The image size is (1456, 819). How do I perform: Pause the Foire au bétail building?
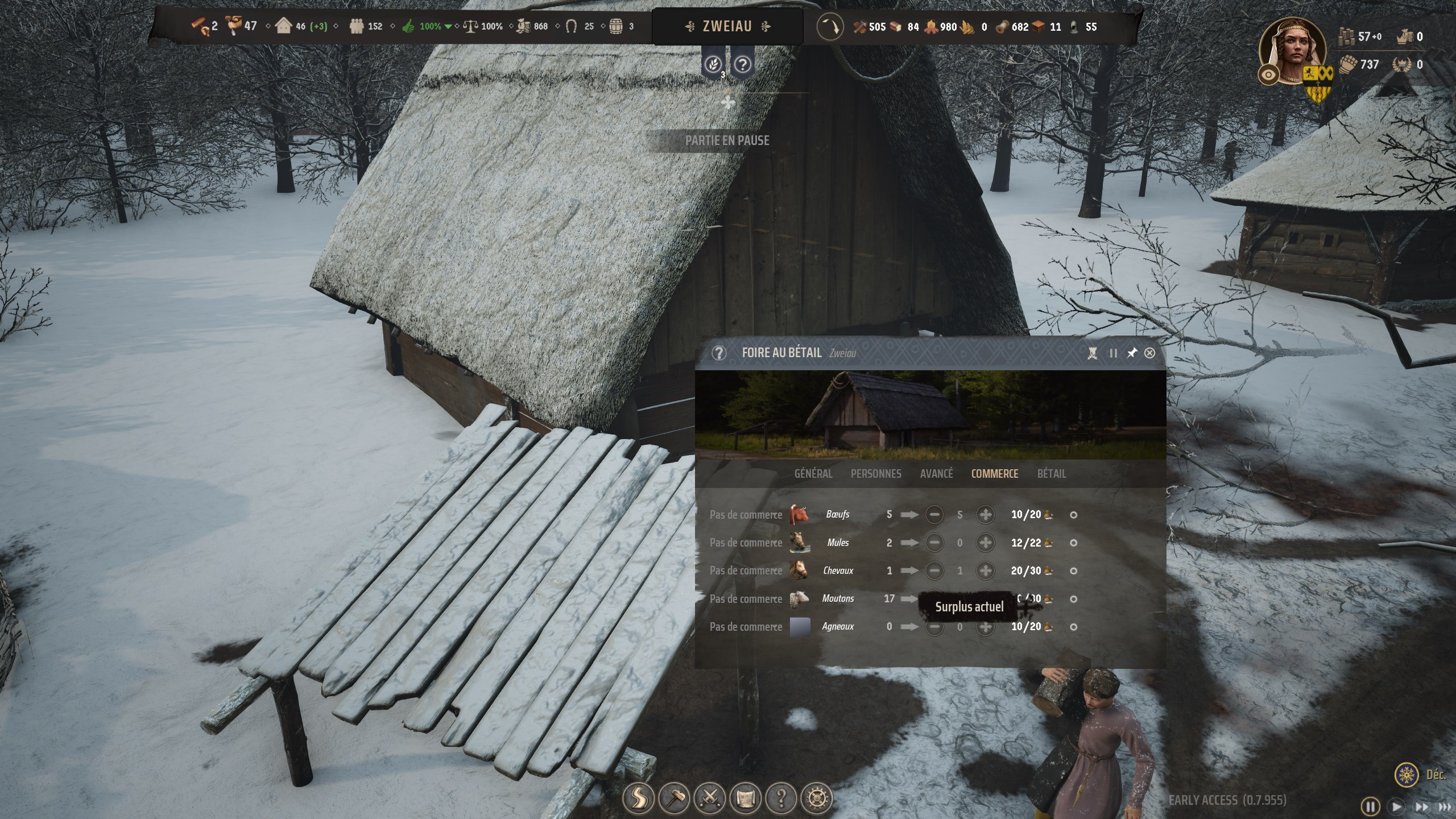click(x=1113, y=353)
